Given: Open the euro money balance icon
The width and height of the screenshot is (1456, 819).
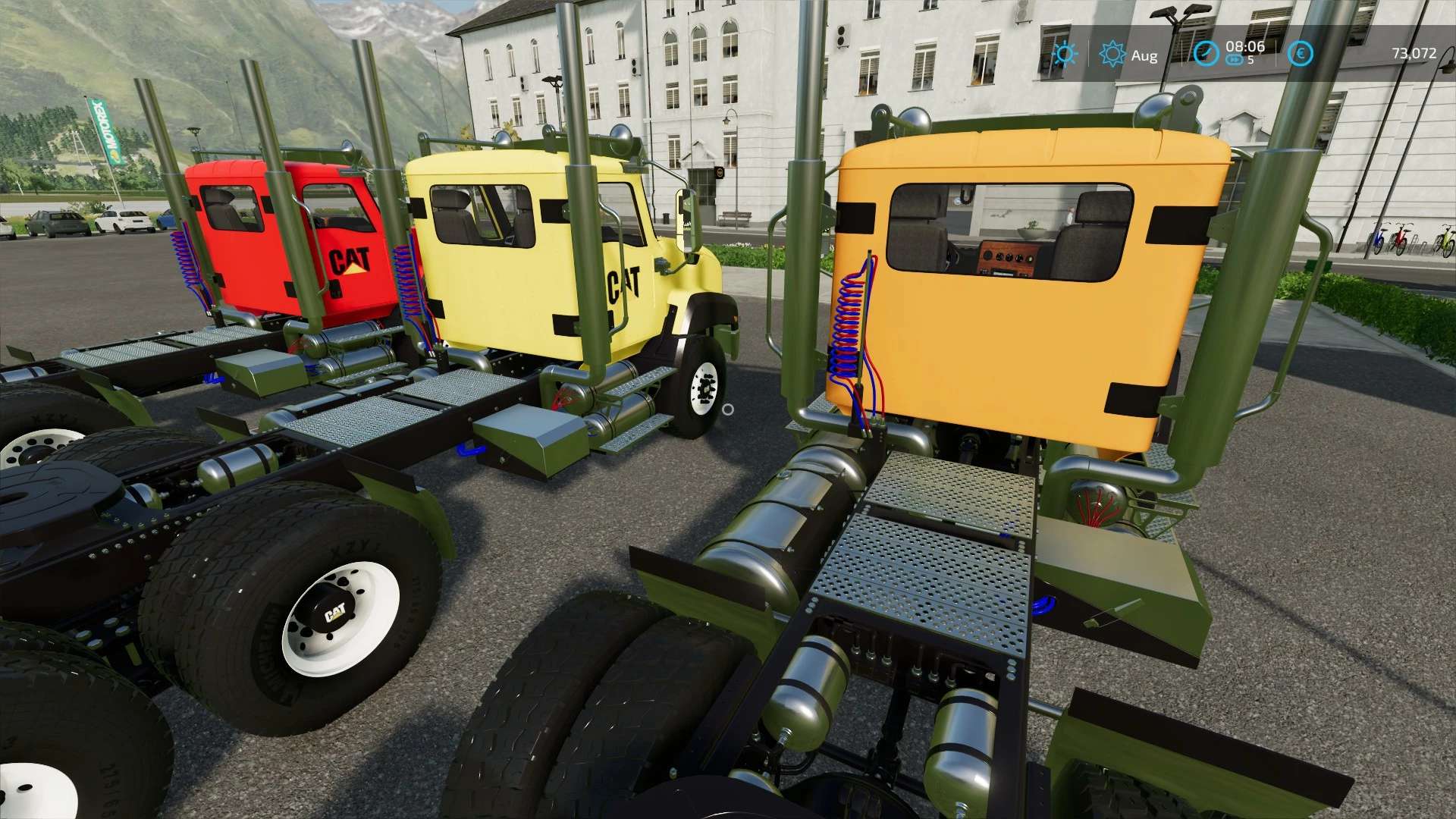Looking at the screenshot, I should click(x=1301, y=54).
